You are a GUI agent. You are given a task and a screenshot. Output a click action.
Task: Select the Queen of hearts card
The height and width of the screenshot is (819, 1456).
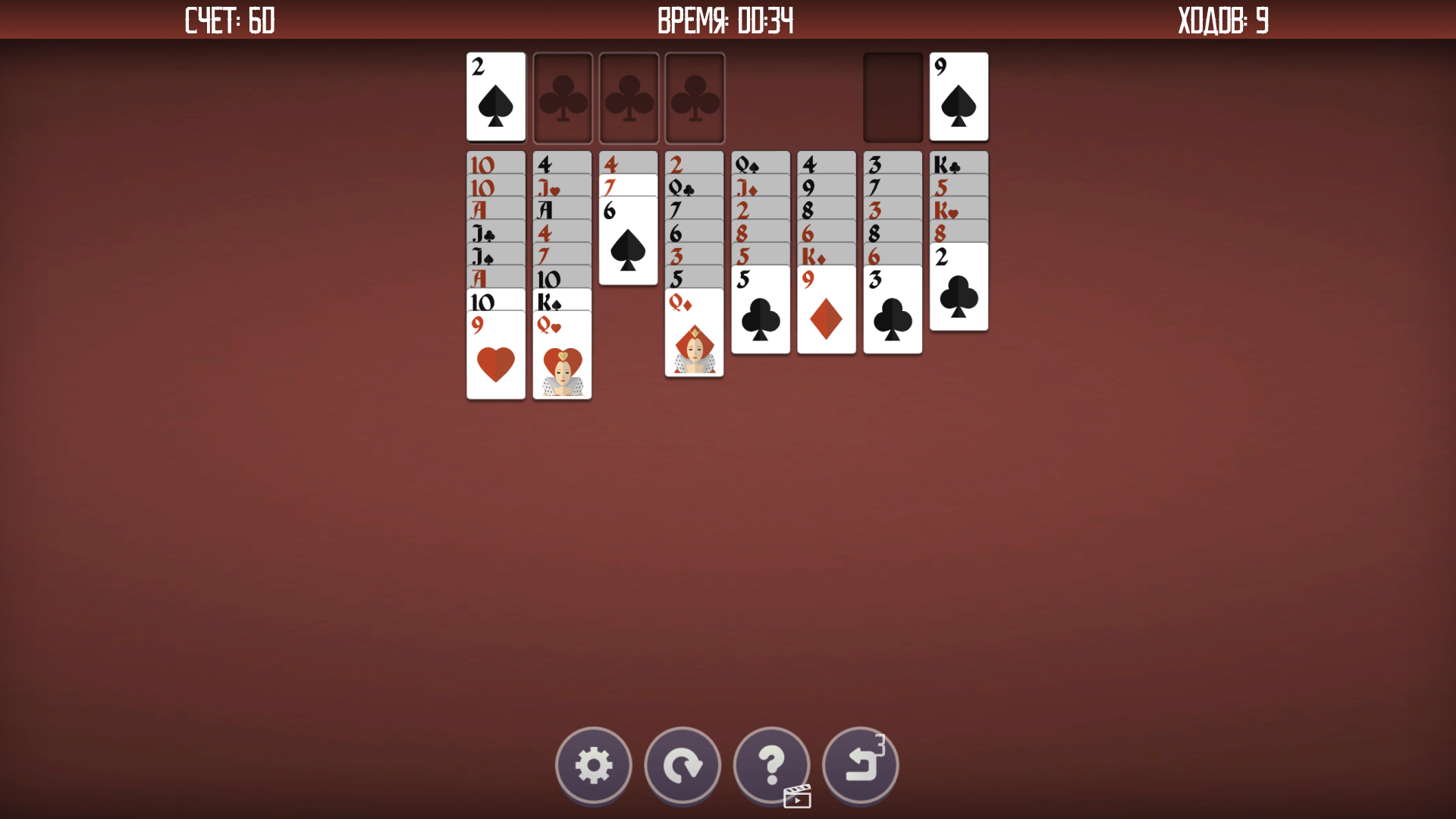pyautogui.click(x=561, y=356)
